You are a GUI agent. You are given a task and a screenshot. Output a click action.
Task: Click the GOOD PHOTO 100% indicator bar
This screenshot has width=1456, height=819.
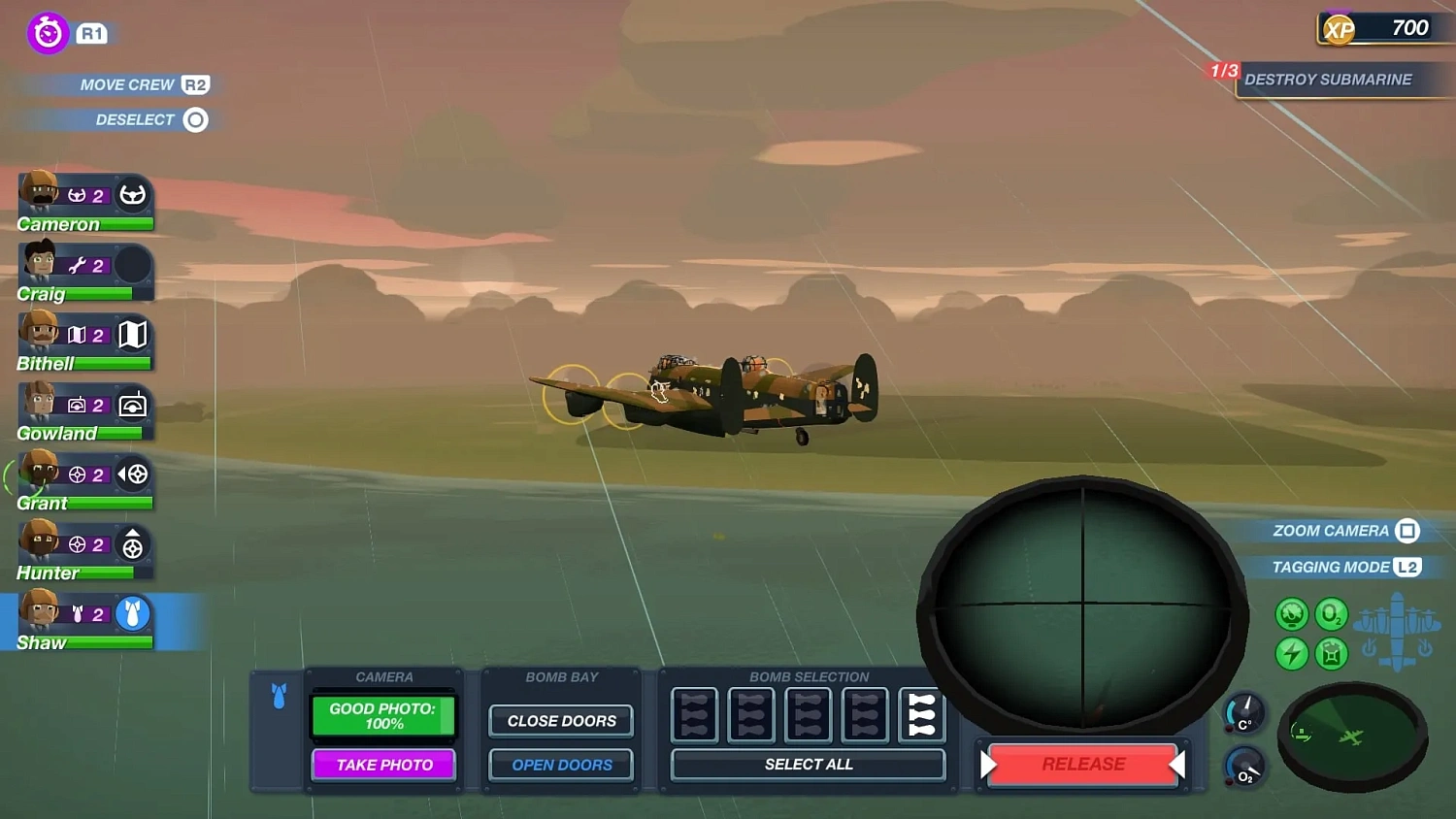tap(382, 716)
